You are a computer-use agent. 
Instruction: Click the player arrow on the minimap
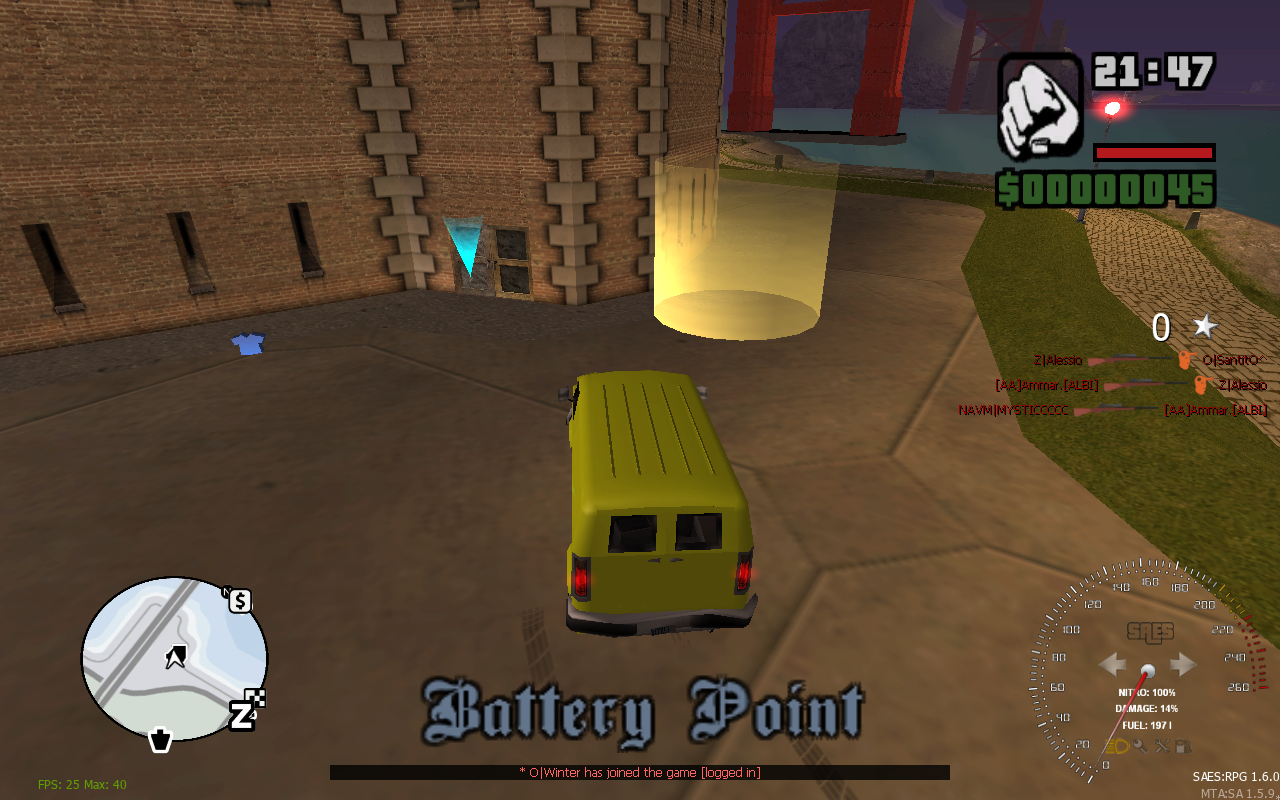tap(177, 657)
